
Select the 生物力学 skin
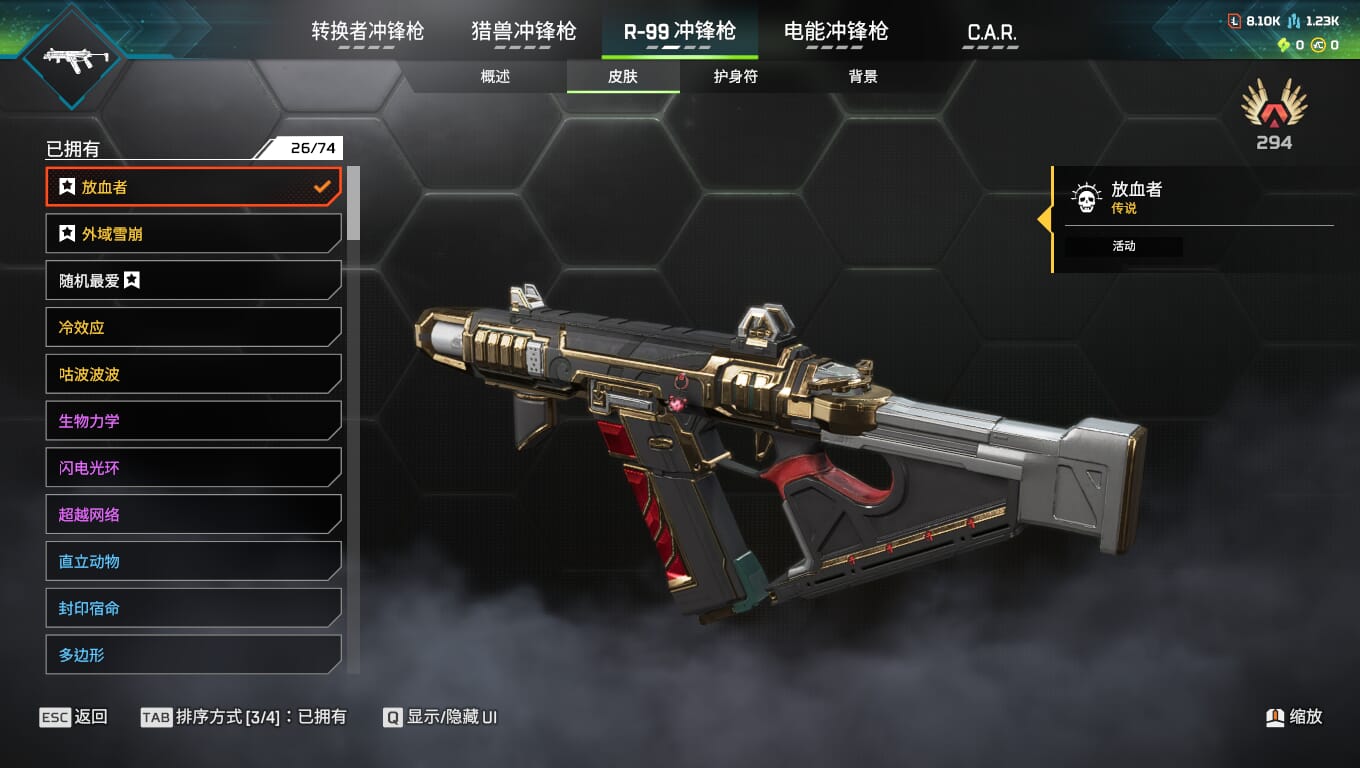pyautogui.click(x=193, y=421)
